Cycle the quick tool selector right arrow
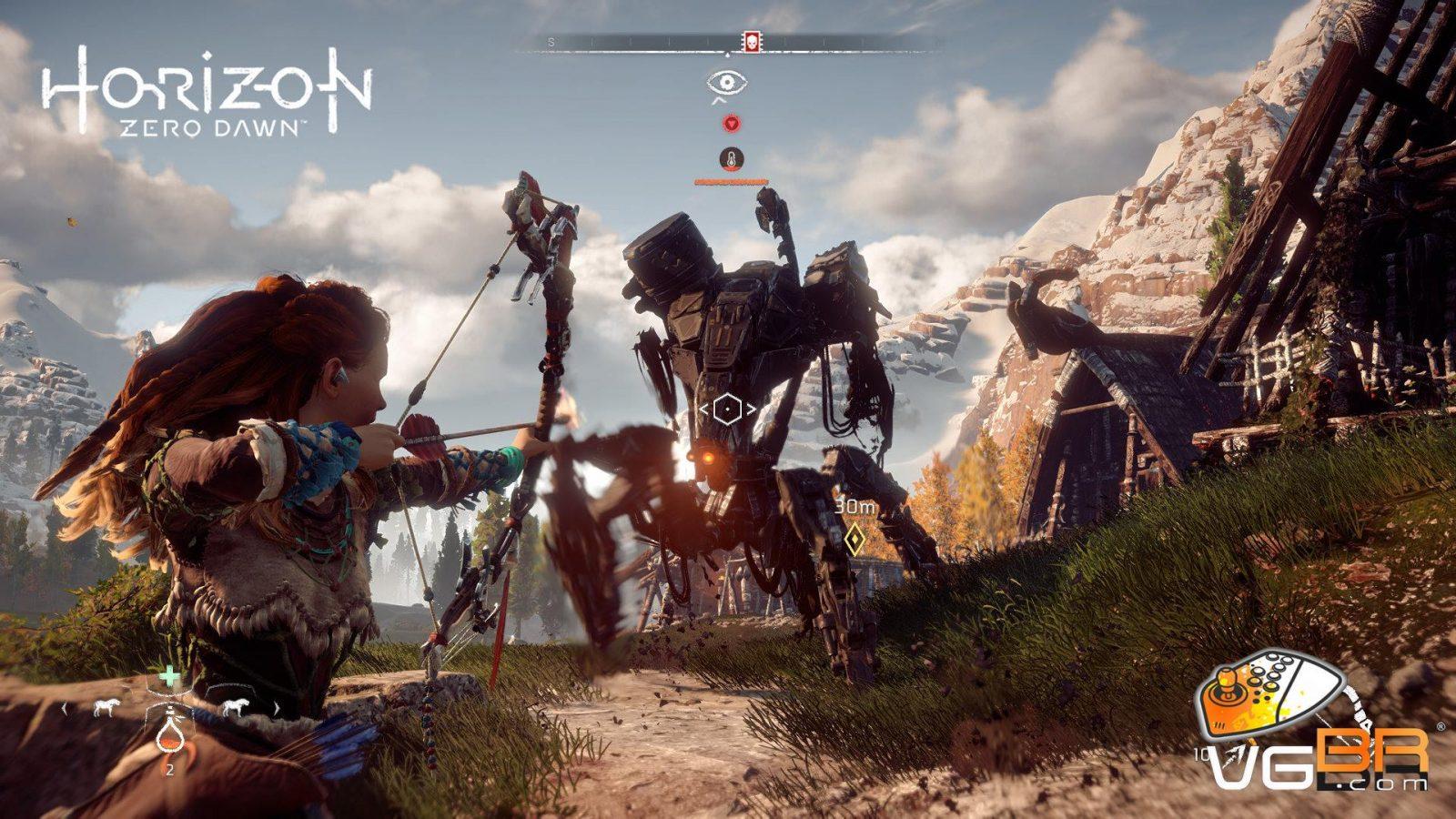 tap(275, 707)
